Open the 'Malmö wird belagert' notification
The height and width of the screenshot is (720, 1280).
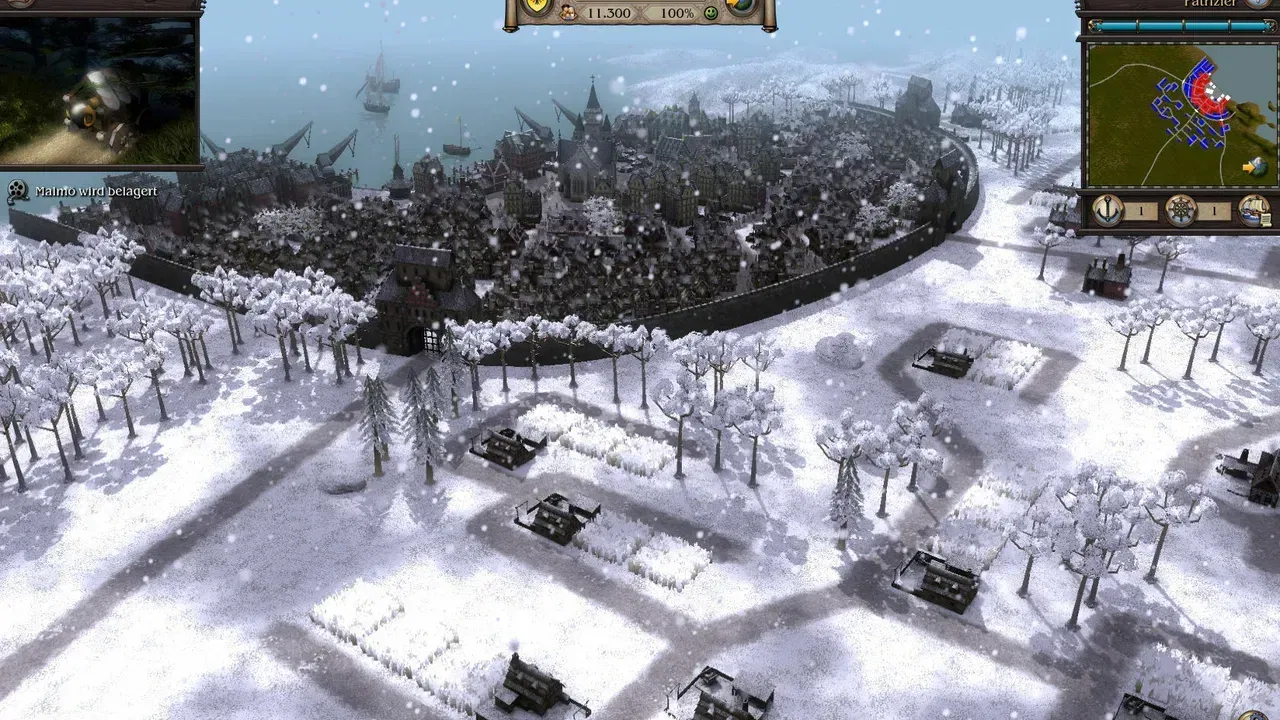click(95, 190)
